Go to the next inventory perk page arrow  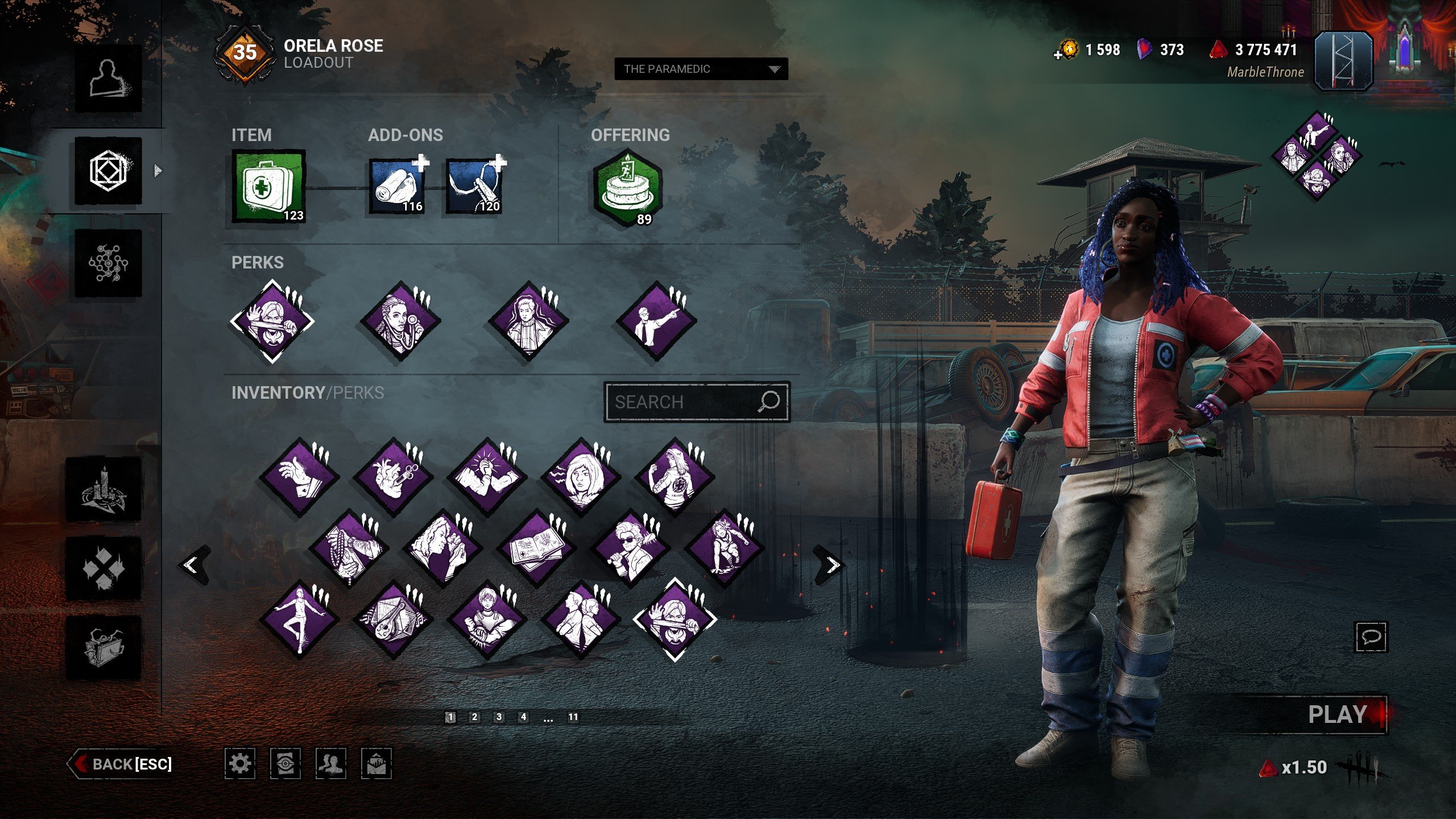pos(832,564)
